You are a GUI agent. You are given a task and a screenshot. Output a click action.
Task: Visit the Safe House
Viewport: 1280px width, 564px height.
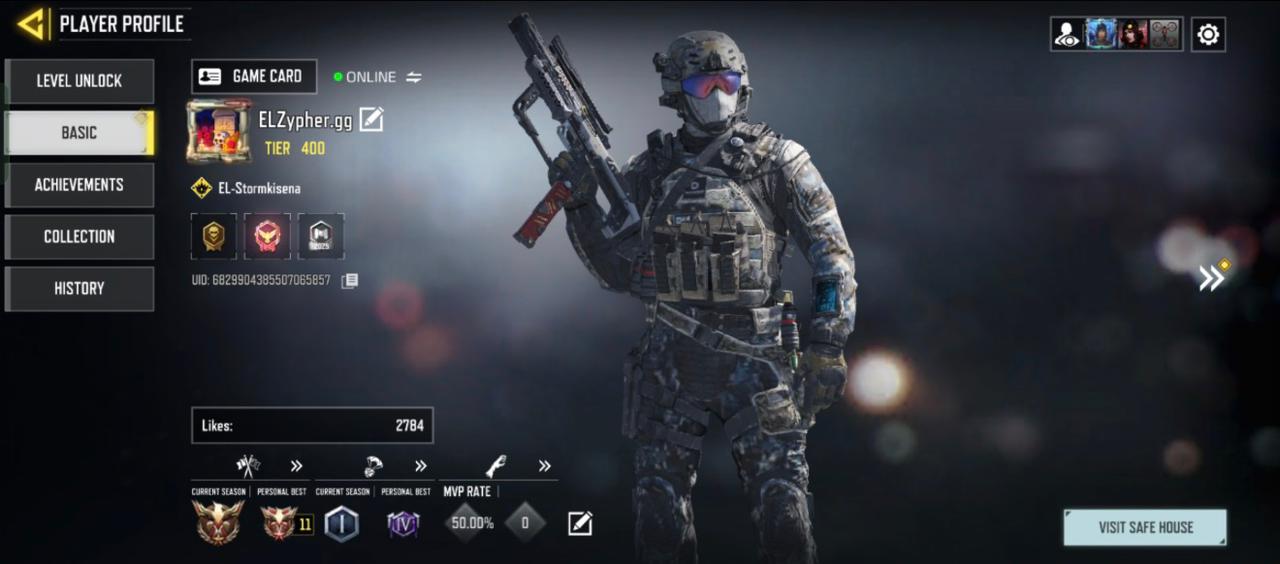tap(1144, 527)
